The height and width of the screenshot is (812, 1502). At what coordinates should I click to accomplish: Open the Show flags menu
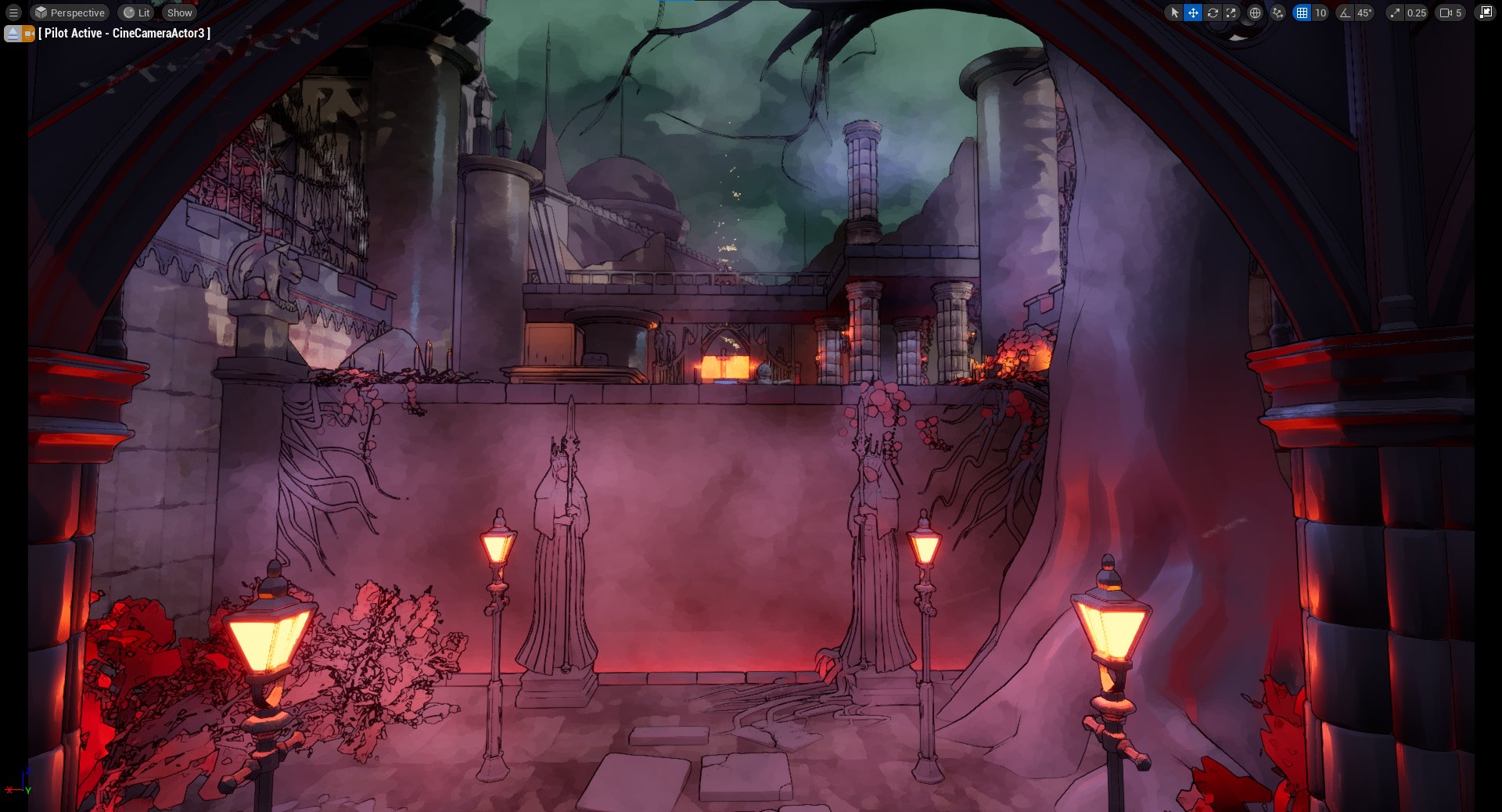179,13
